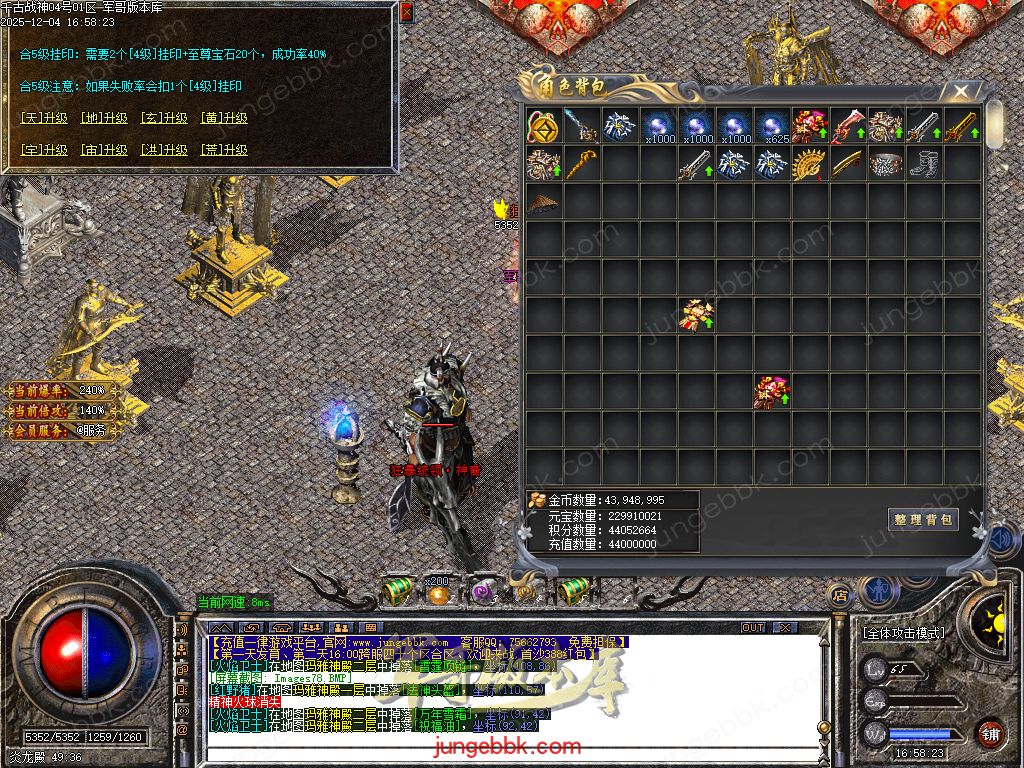Choose the [地]升级 upgrade option
The width and height of the screenshot is (1024, 768).
pos(104,118)
